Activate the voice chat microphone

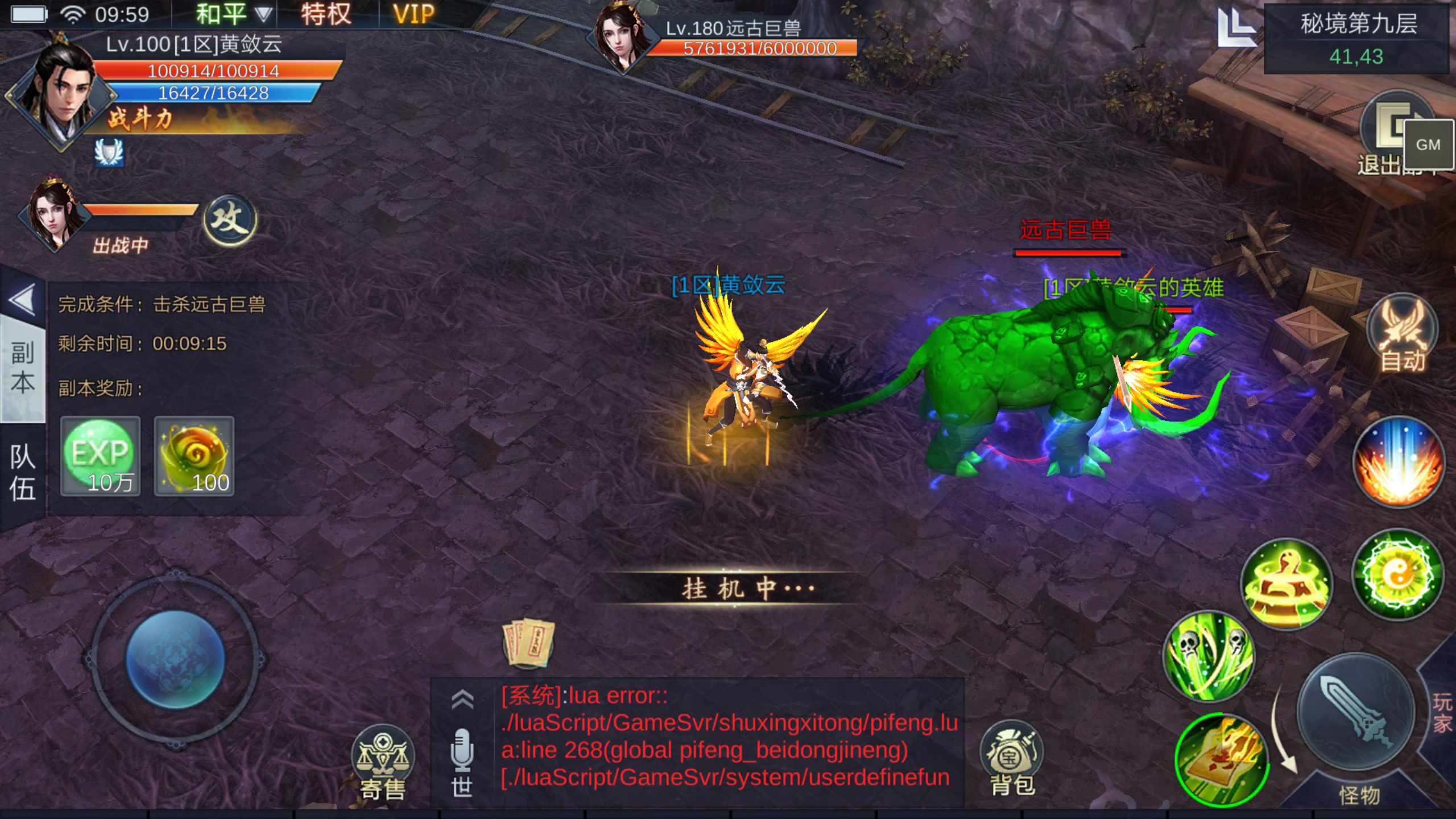point(462,750)
